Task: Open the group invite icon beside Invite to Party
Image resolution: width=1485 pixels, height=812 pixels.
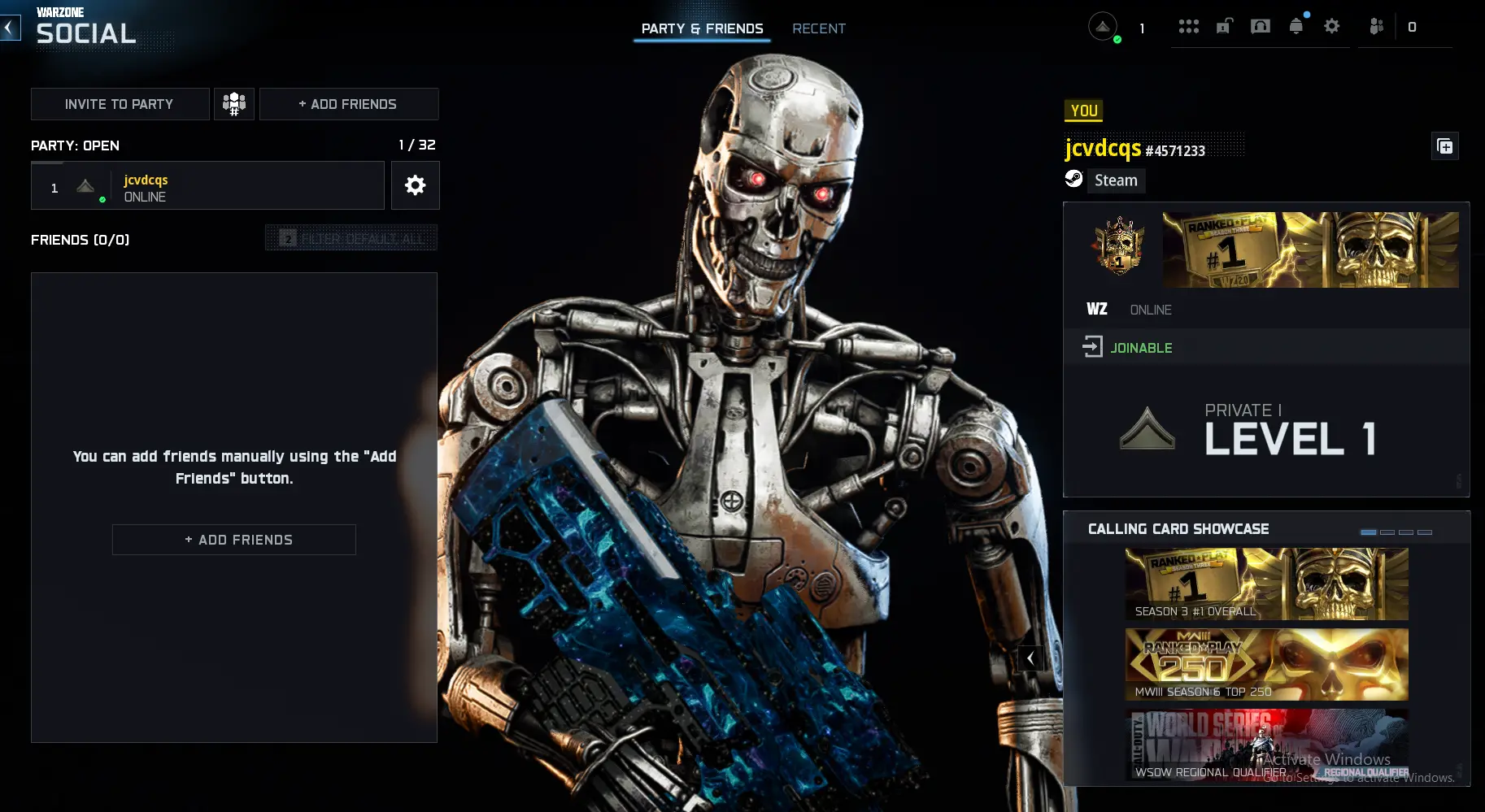Action: [234, 104]
